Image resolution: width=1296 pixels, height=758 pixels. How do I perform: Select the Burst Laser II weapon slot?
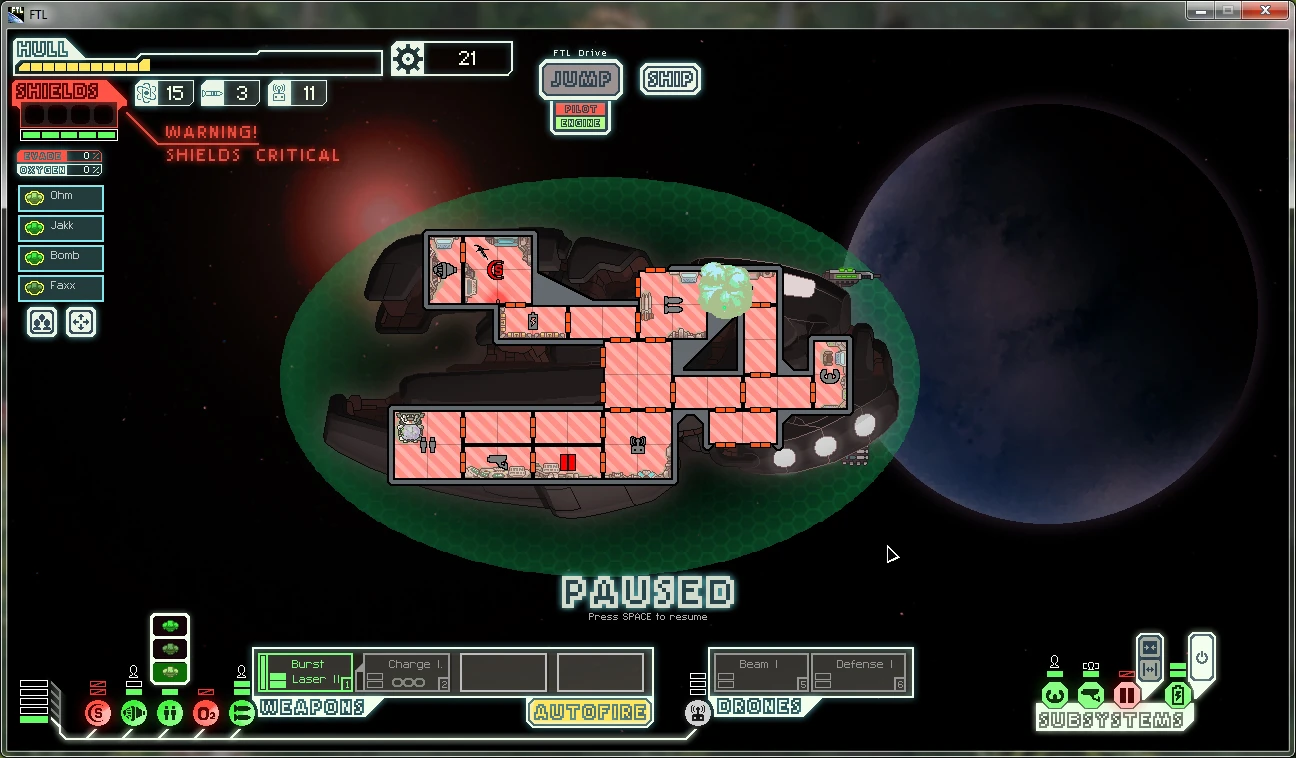pyautogui.click(x=306, y=672)
